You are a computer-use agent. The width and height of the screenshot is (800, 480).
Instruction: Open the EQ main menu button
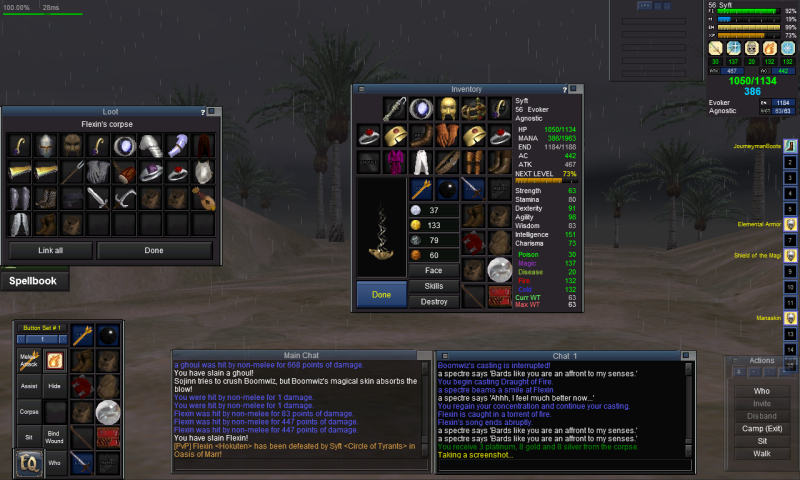(x=29, y=463)
